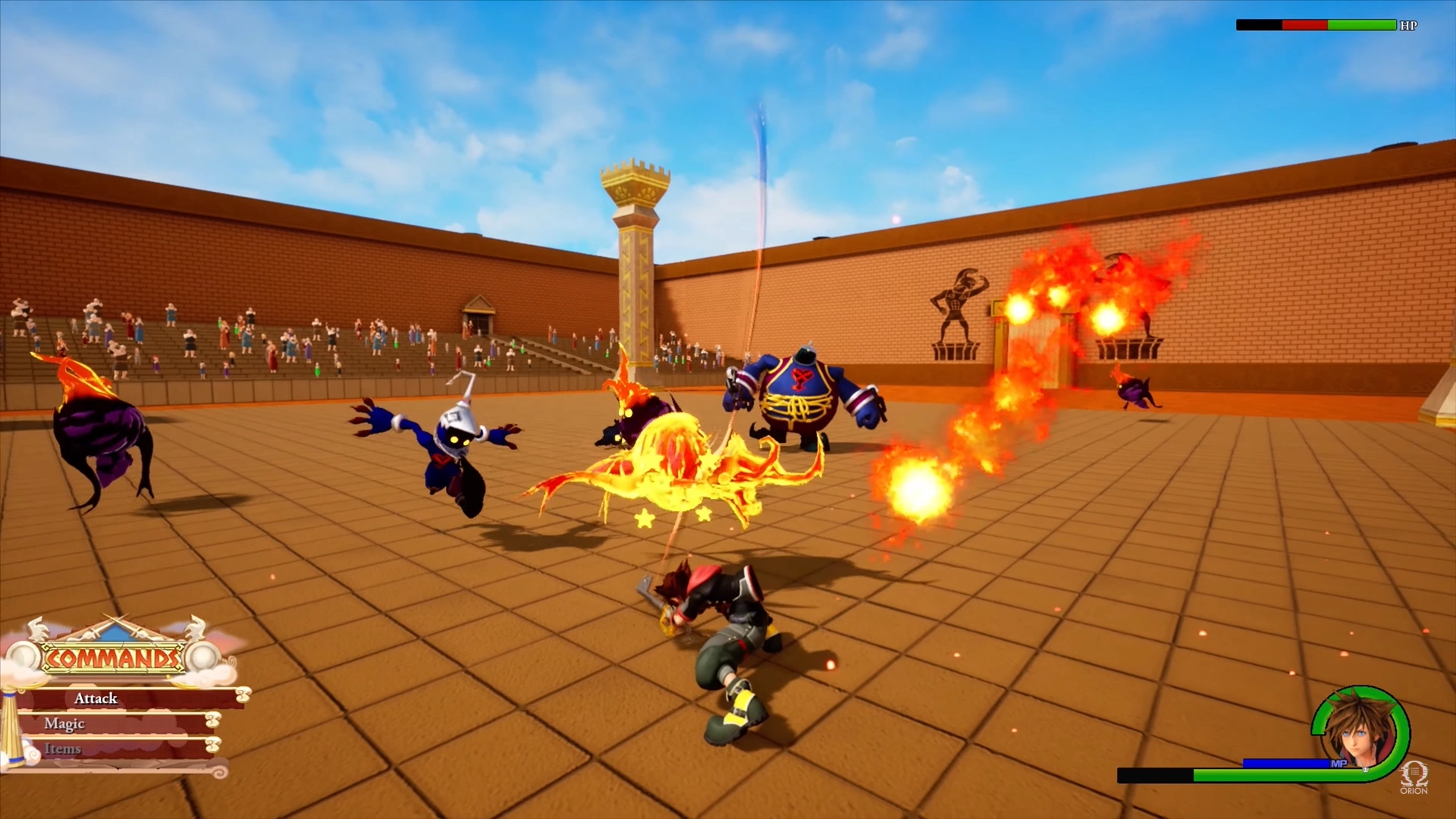This screenshot has width=1456, height=819.
Task: Select the Attack command
Action: [x=96, y=698]
